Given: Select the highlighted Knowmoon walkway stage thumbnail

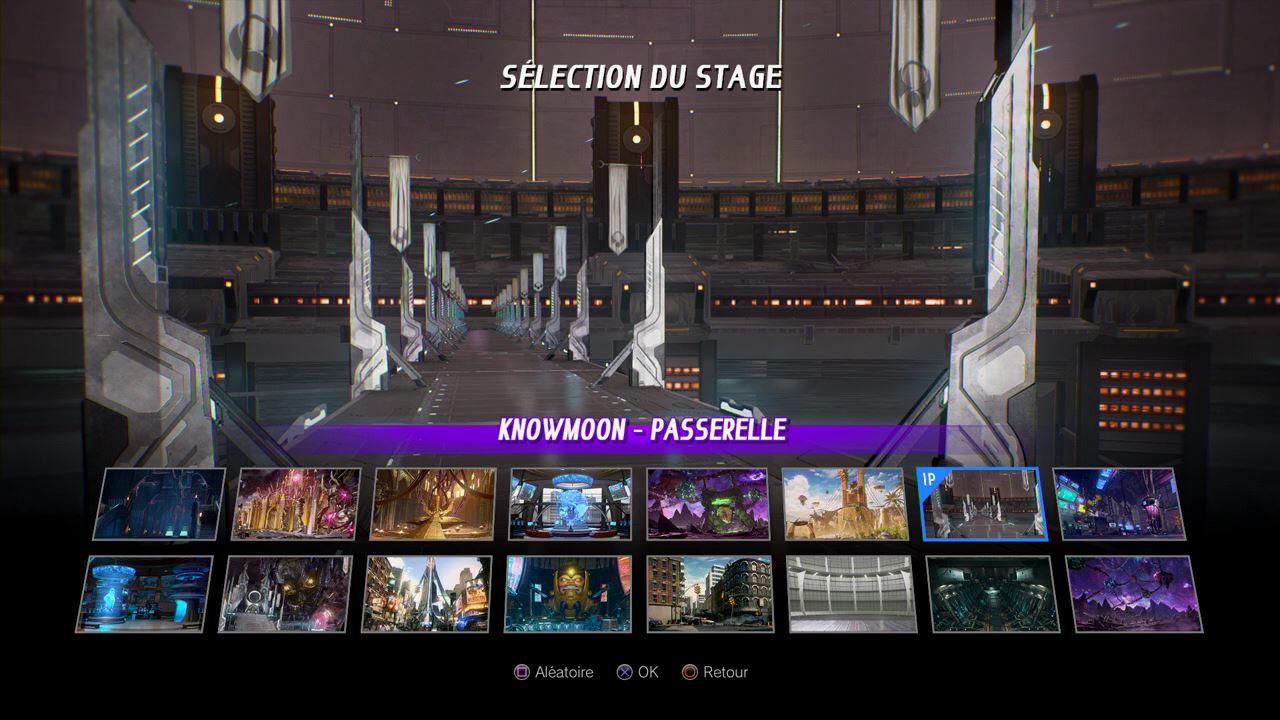Looking at the screenshot, I should 980,504.
